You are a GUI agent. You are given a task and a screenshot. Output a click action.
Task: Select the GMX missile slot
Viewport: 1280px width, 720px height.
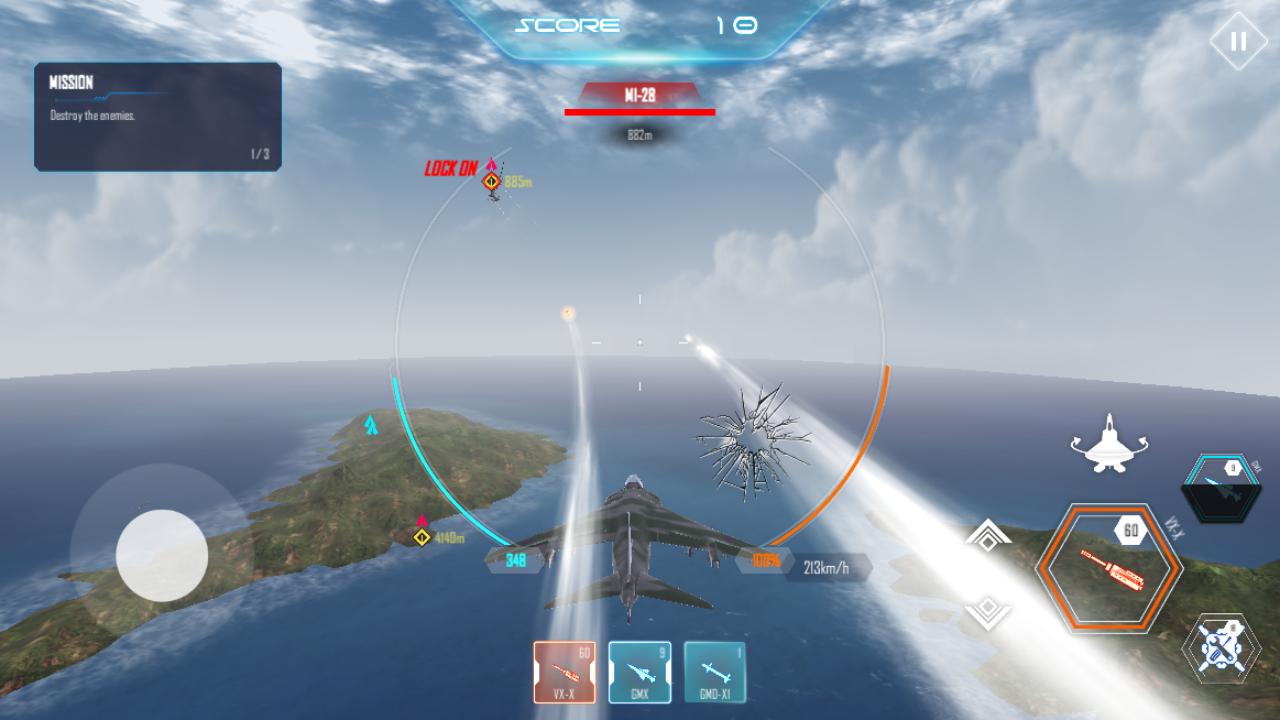point(639,672)
